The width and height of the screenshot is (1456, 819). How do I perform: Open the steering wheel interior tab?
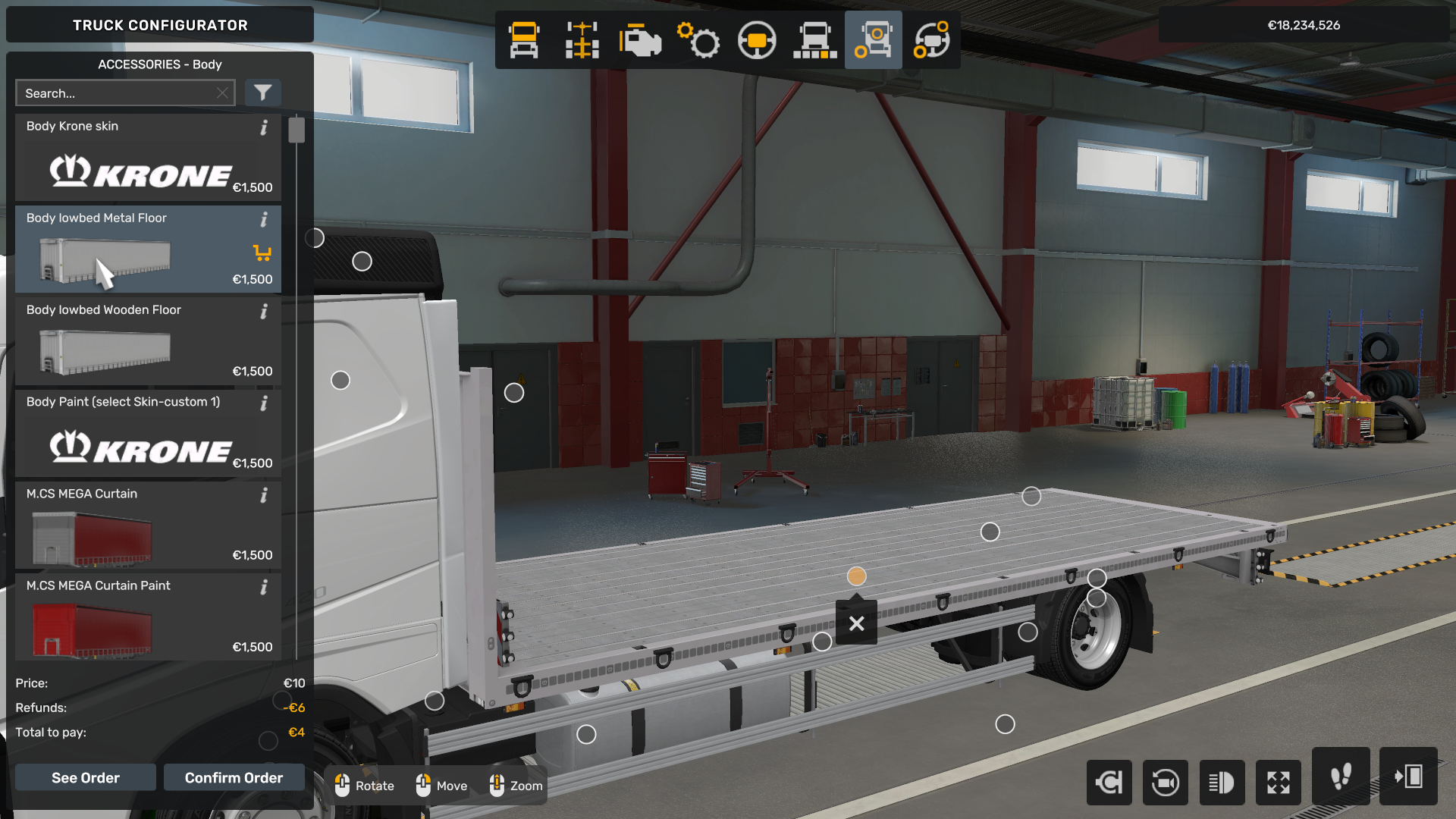tap(757, 40)
